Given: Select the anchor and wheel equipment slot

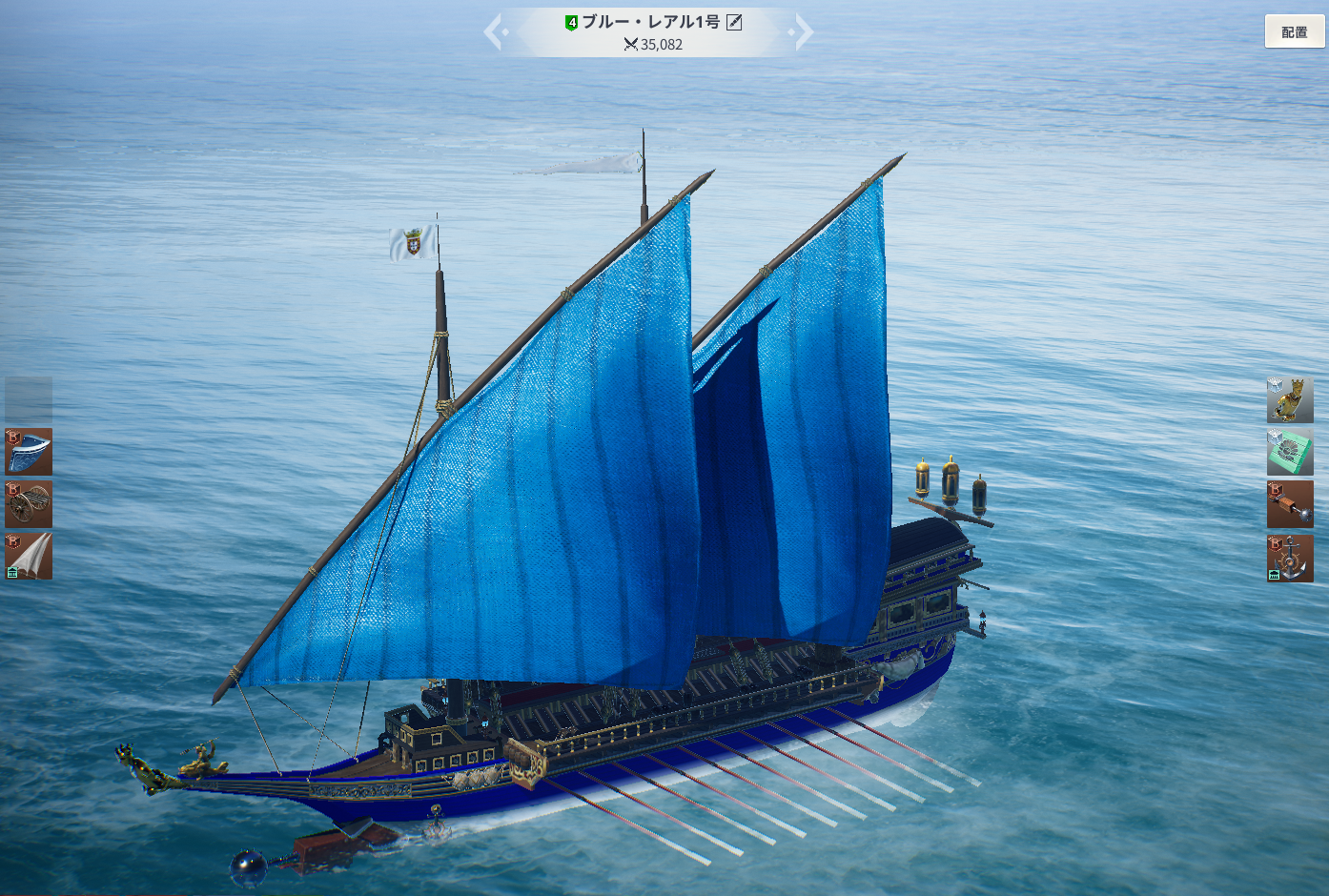Looking at the screenshot, I should pyautogui.click(x=1290, y=558).
